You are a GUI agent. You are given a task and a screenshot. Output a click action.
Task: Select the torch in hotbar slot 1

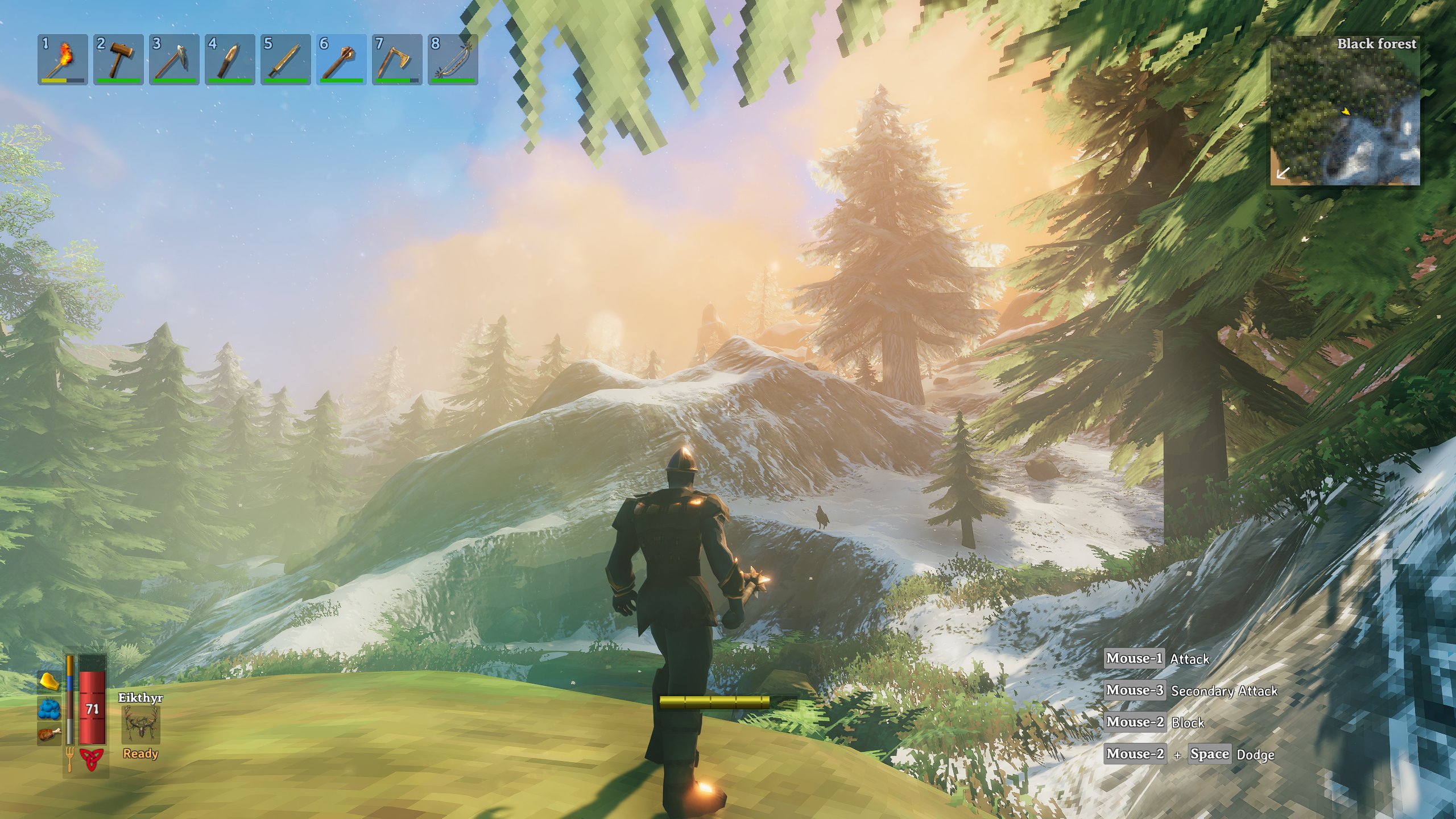click(63, 59)
